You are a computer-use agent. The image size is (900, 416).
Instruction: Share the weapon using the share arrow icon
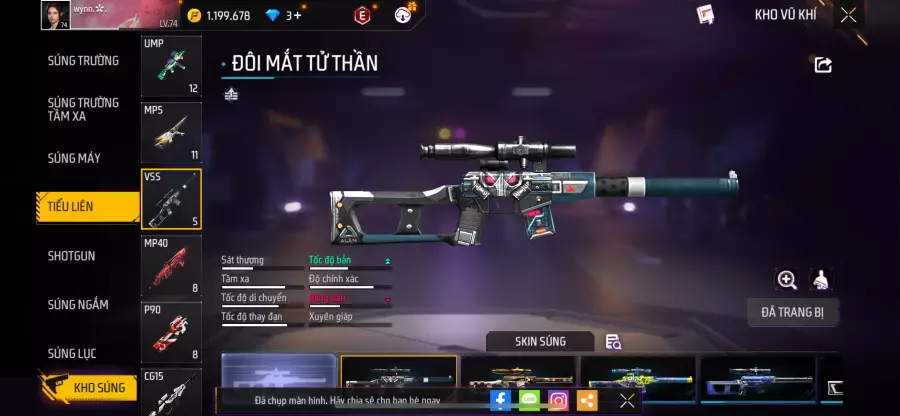(x=823, y=65)
